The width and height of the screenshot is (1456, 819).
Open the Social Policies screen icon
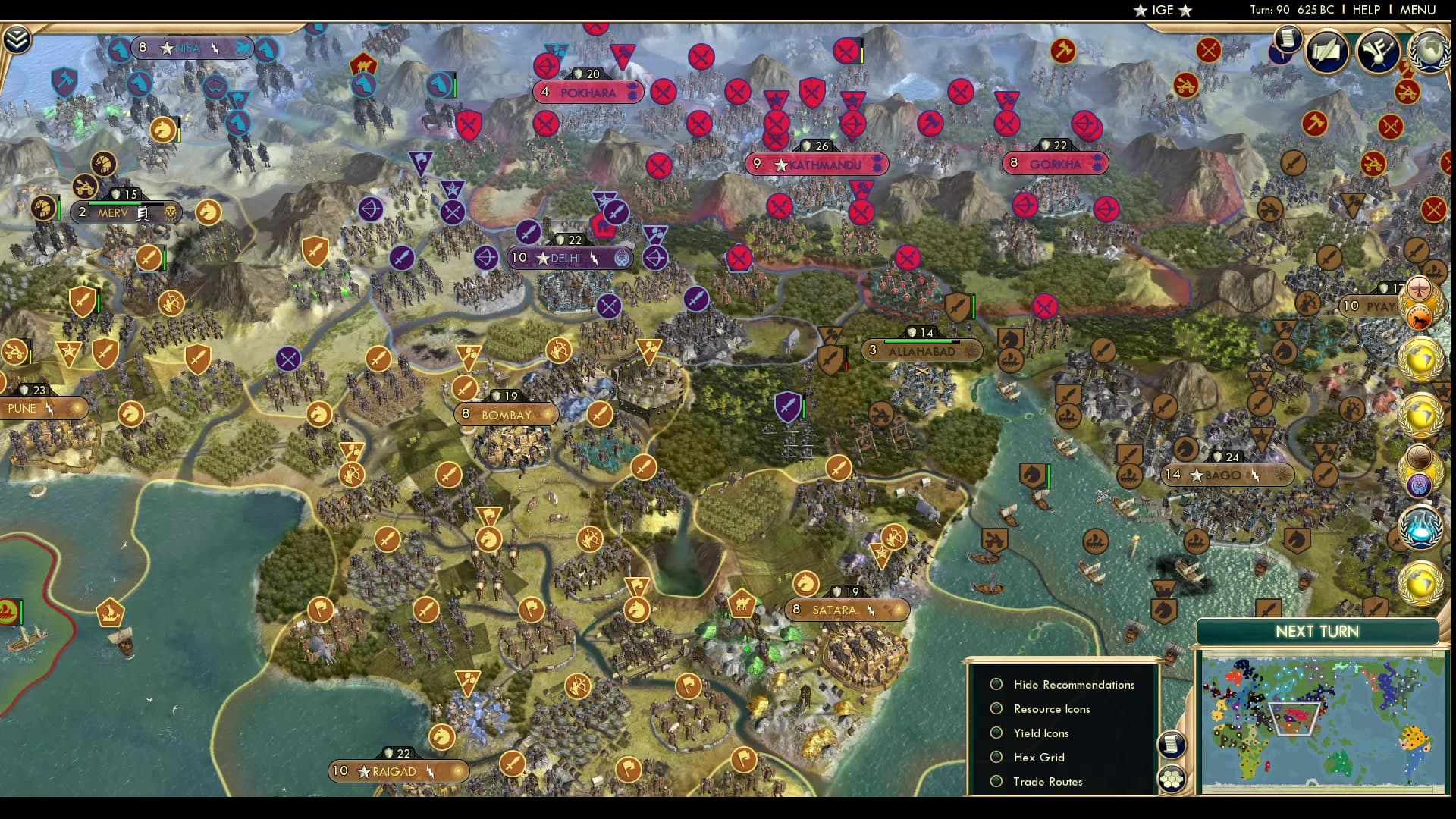tap(1376, 51)
